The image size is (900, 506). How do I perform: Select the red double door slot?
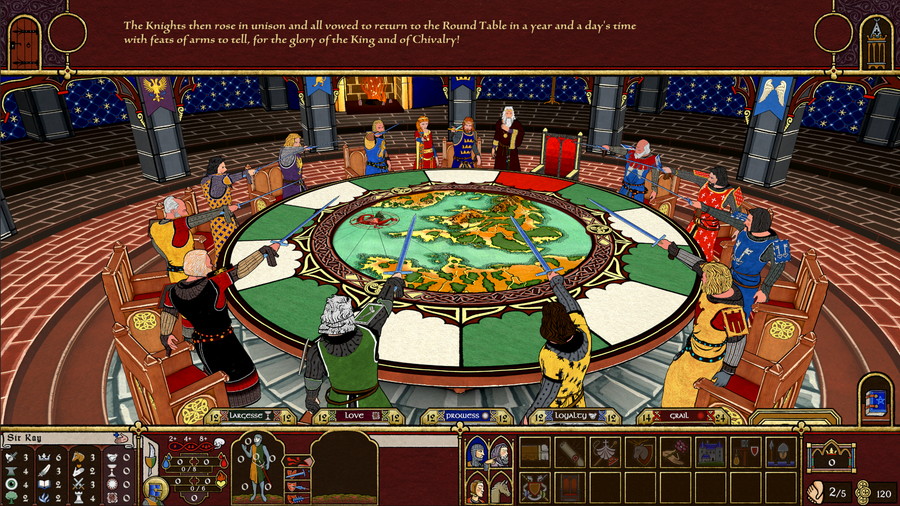click(569, 487)
